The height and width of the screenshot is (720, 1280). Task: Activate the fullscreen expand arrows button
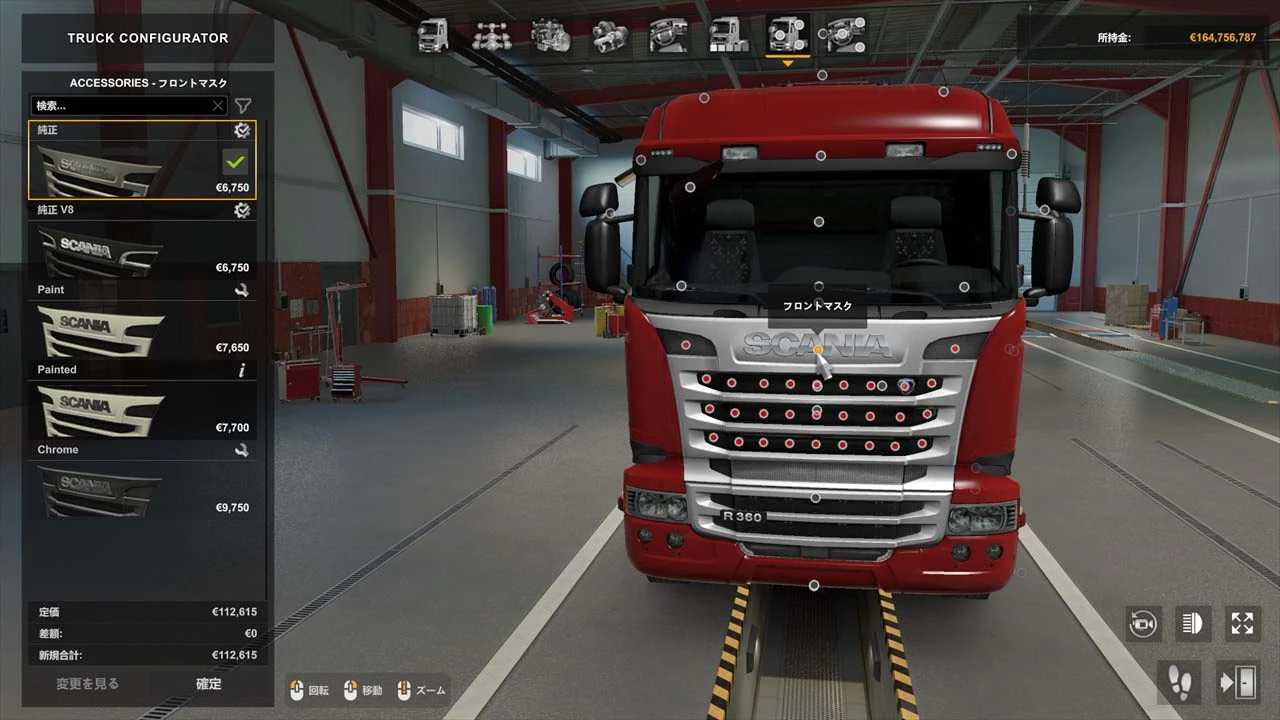coord(1242,624)
